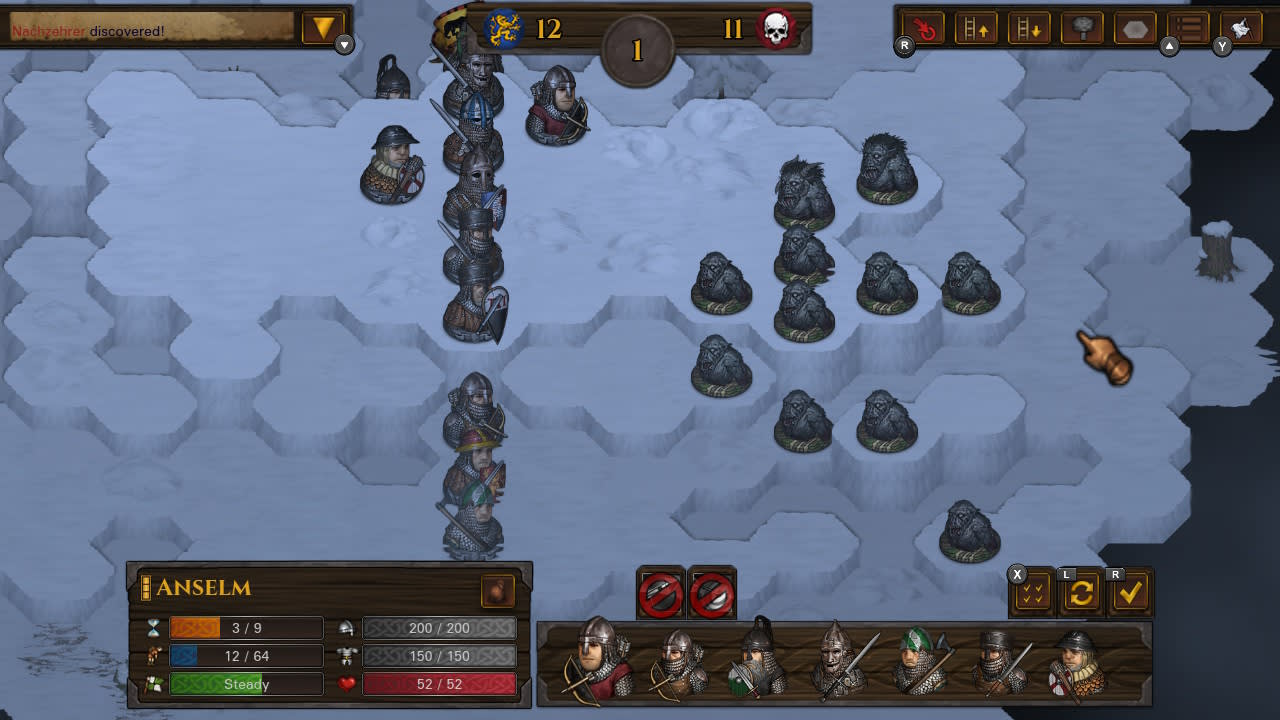Toggle the hexagon grid overlay icon
This screenshot has height=720, width=1280.
click(1134, 27)
